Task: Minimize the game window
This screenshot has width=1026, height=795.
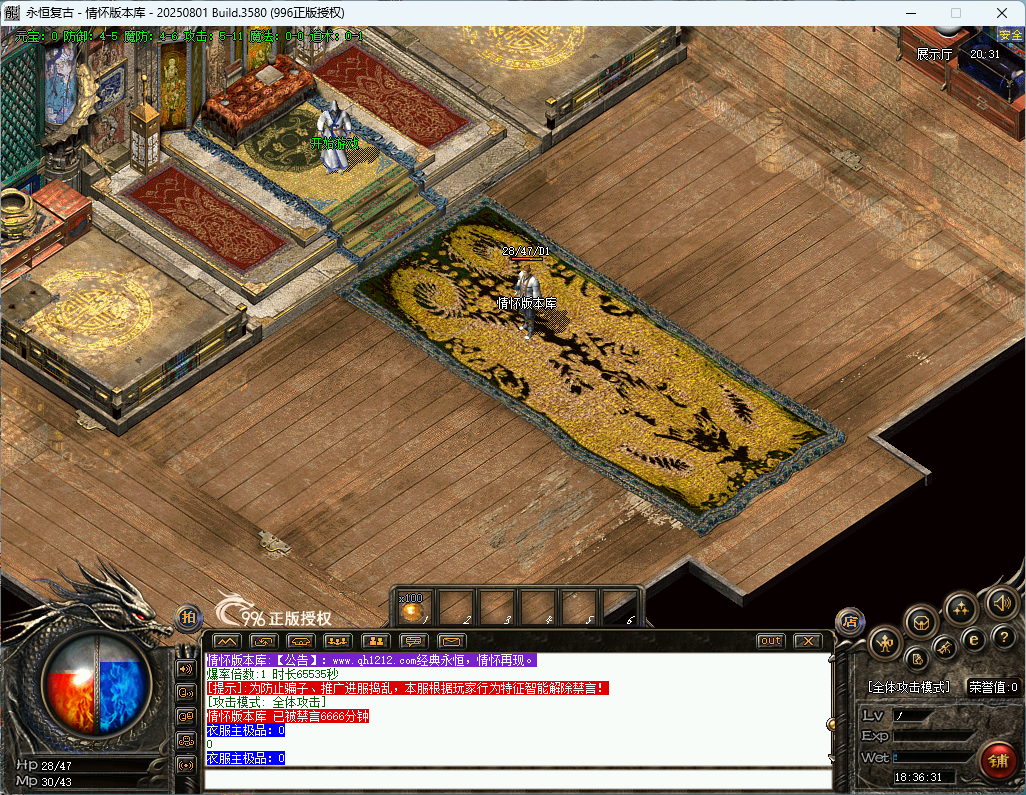Action: [x=911, y=13]
